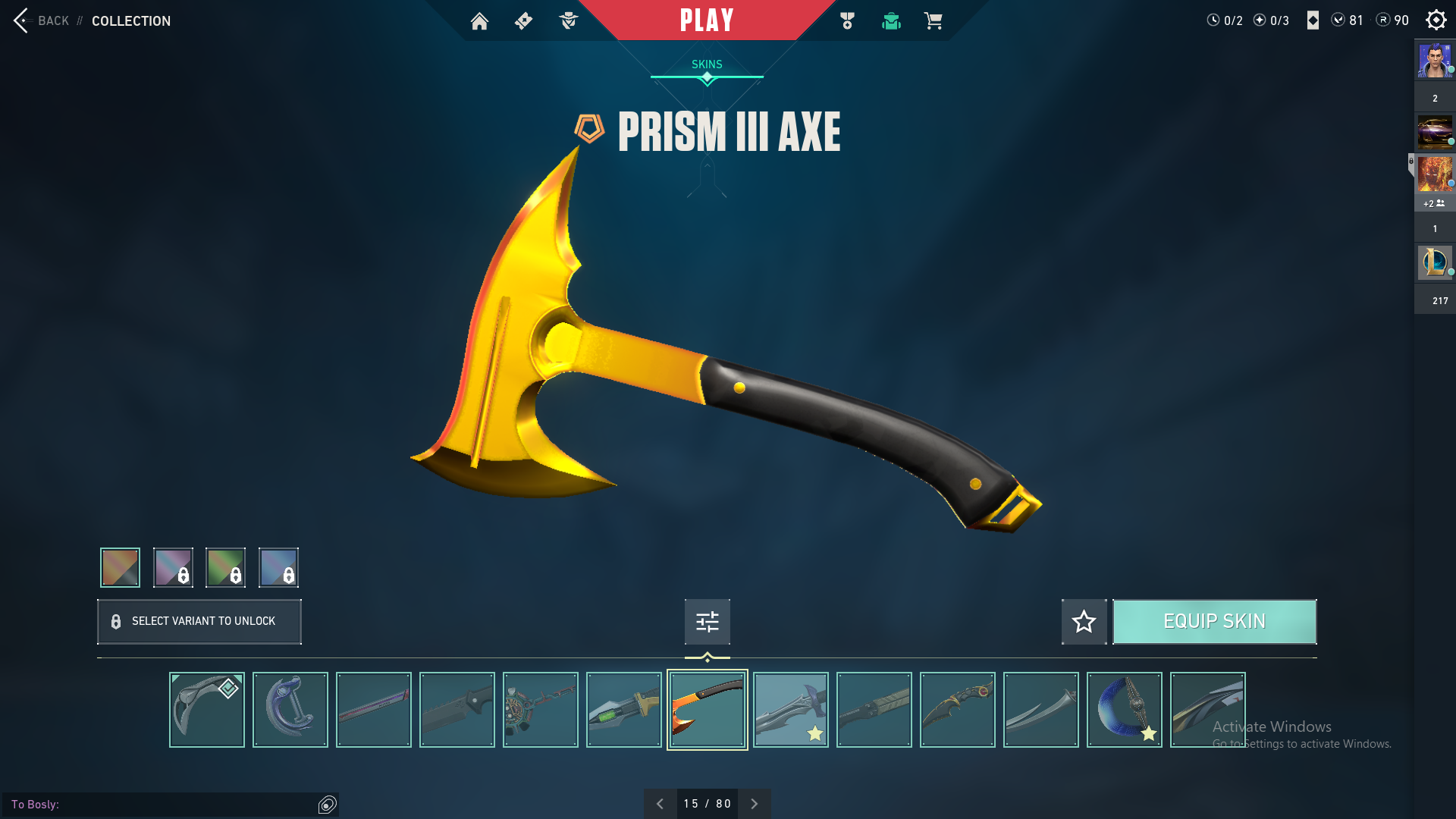The width and height of the screenshot is (1456, 819).
Task: Select the unlocked orange color variant
Action: point(120,567)
